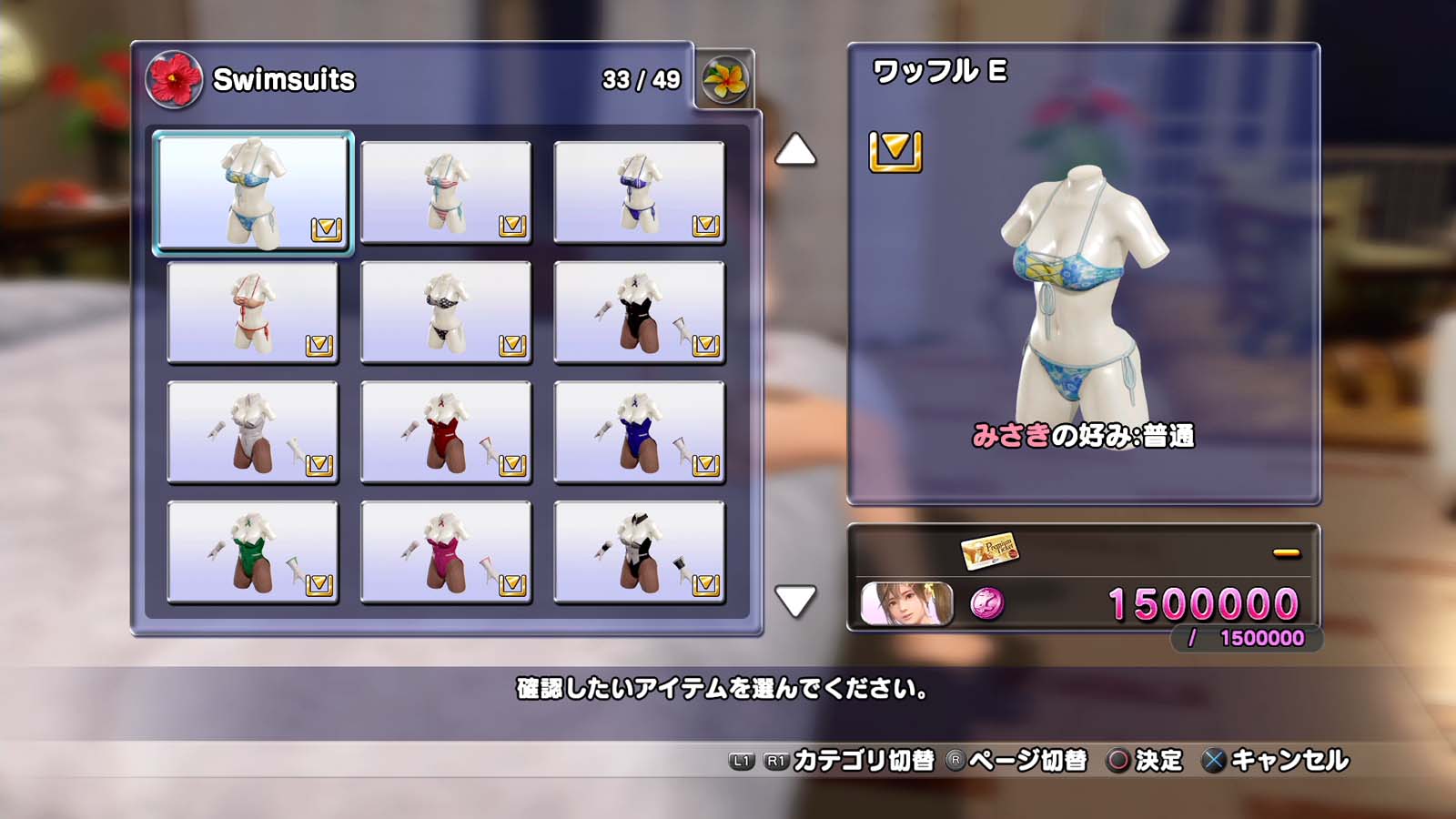Pick the purple bikini swimsuit

click(x=639, y=192)
